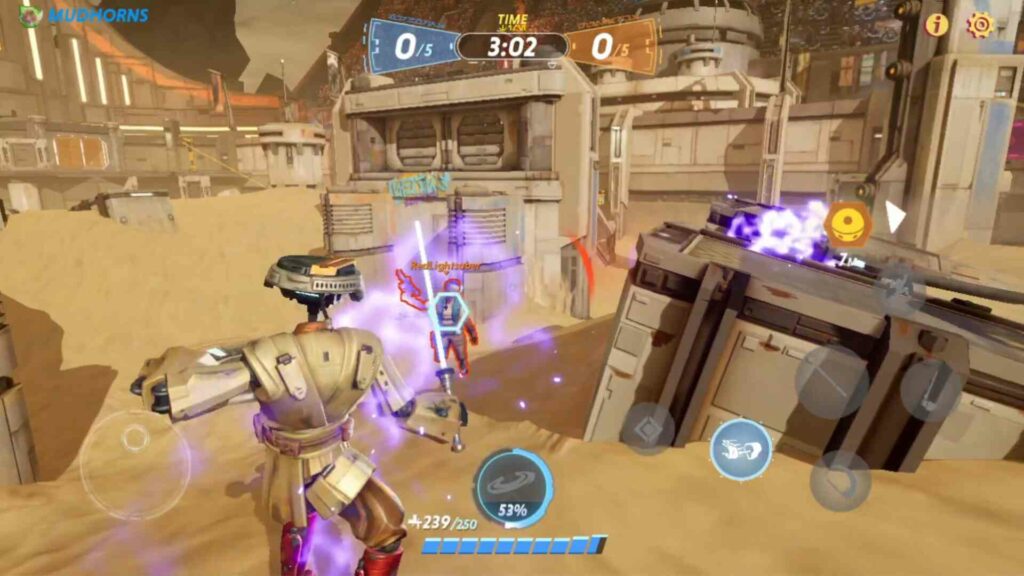The width and height of the screenshot is (1024, 576).
Task: Tap the curved-arrow dodge button
Action: pos(840,480)
